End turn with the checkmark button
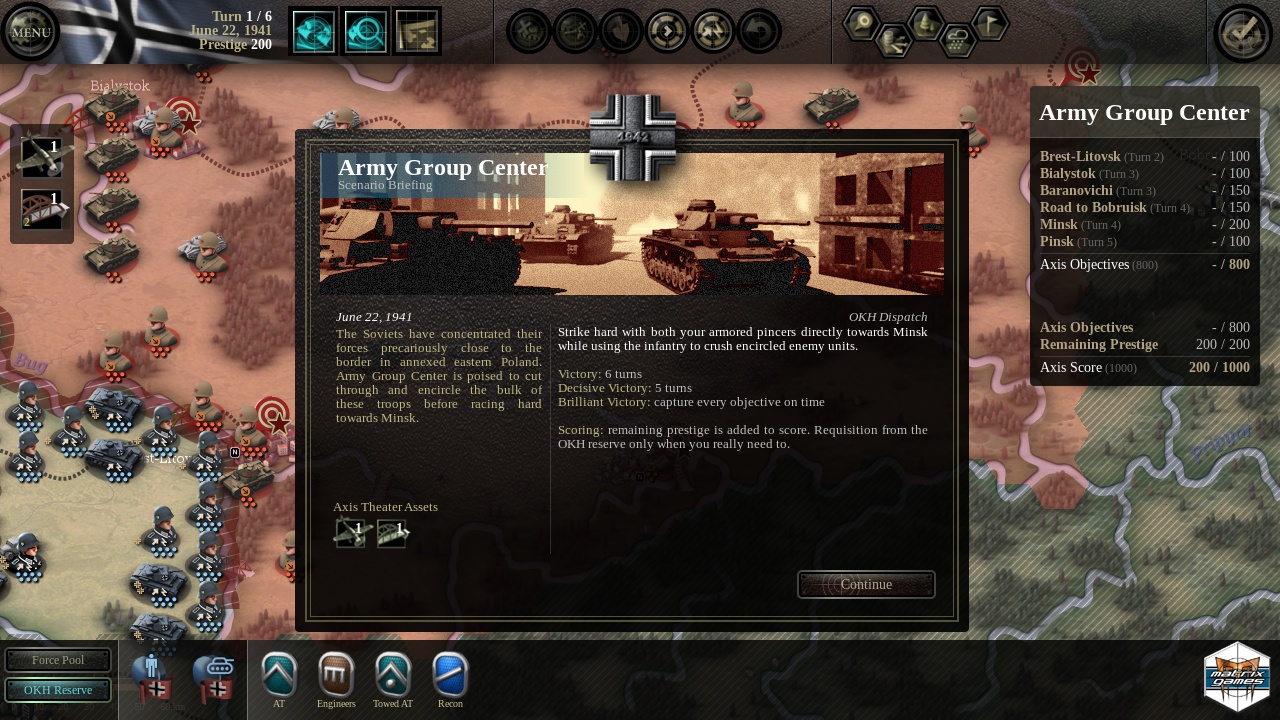The height and width of the screenshot is (720, 1280). (x=1242, y=32)
